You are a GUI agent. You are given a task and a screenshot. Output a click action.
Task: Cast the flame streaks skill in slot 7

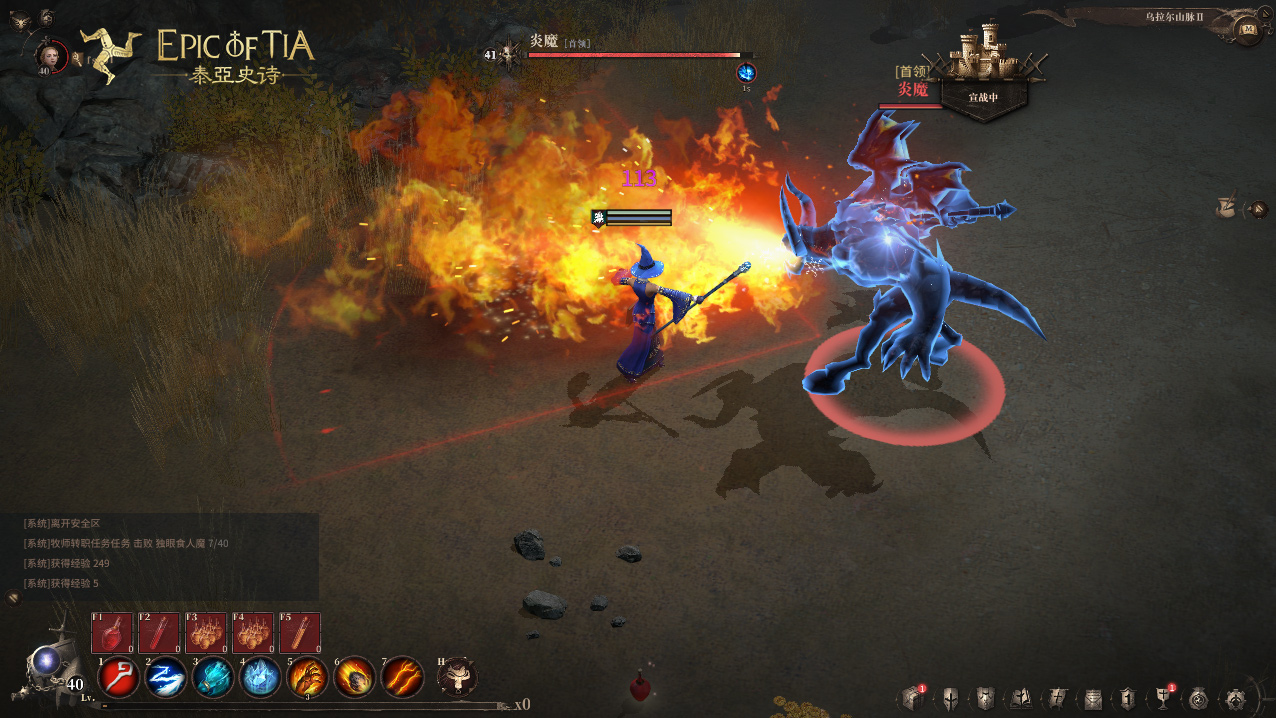point(402,678)
